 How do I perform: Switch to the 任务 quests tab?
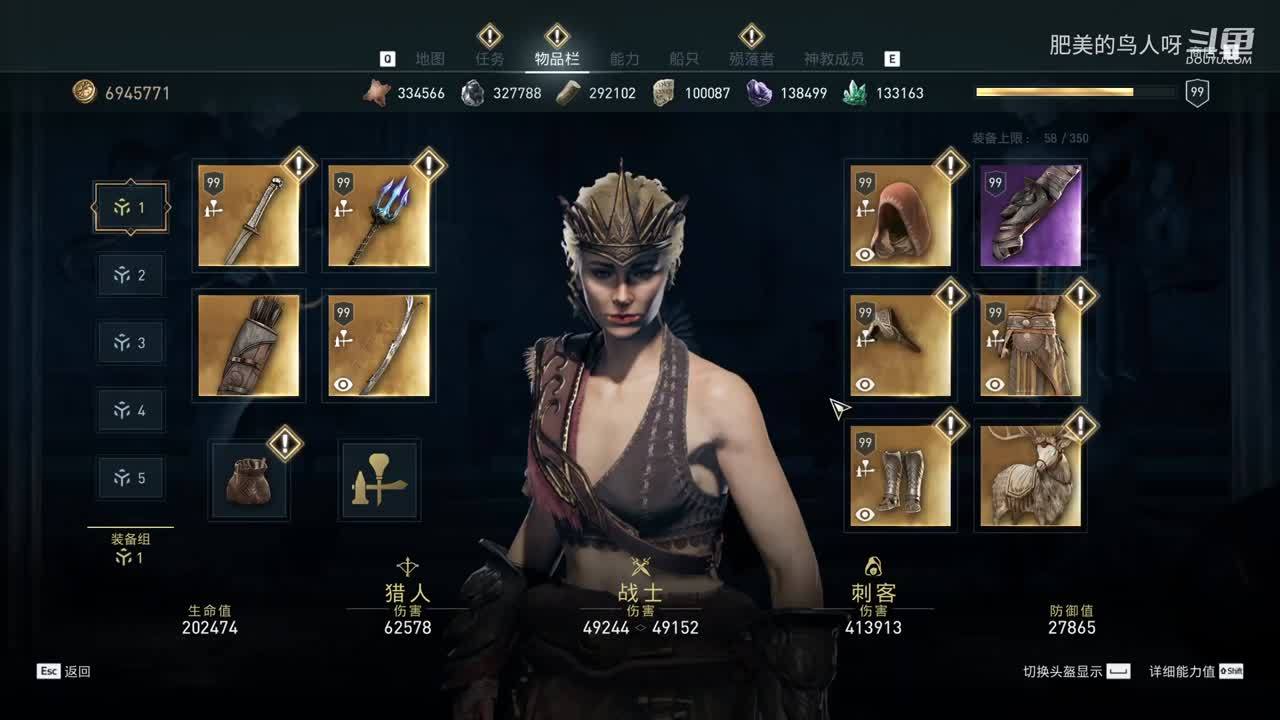[490, 59]
